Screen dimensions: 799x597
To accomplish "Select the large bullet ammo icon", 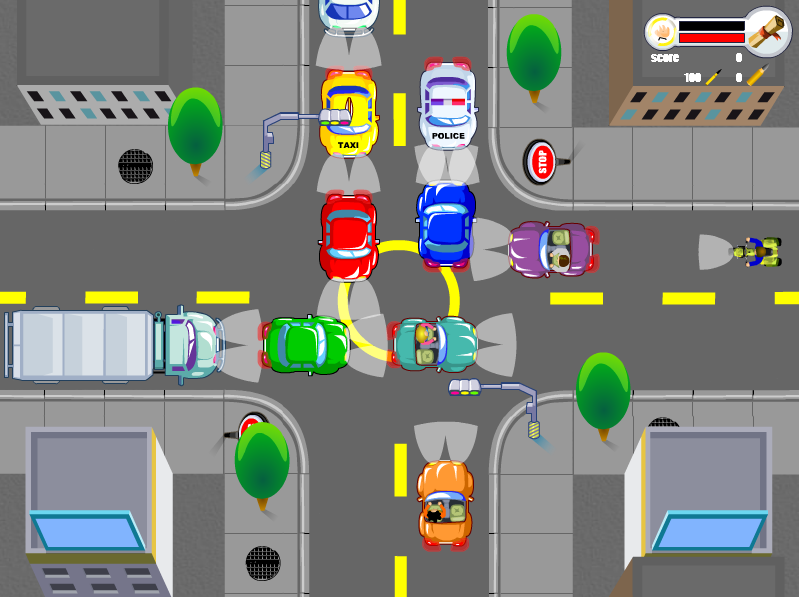I will pyautogui.click(x=759, y=76).
